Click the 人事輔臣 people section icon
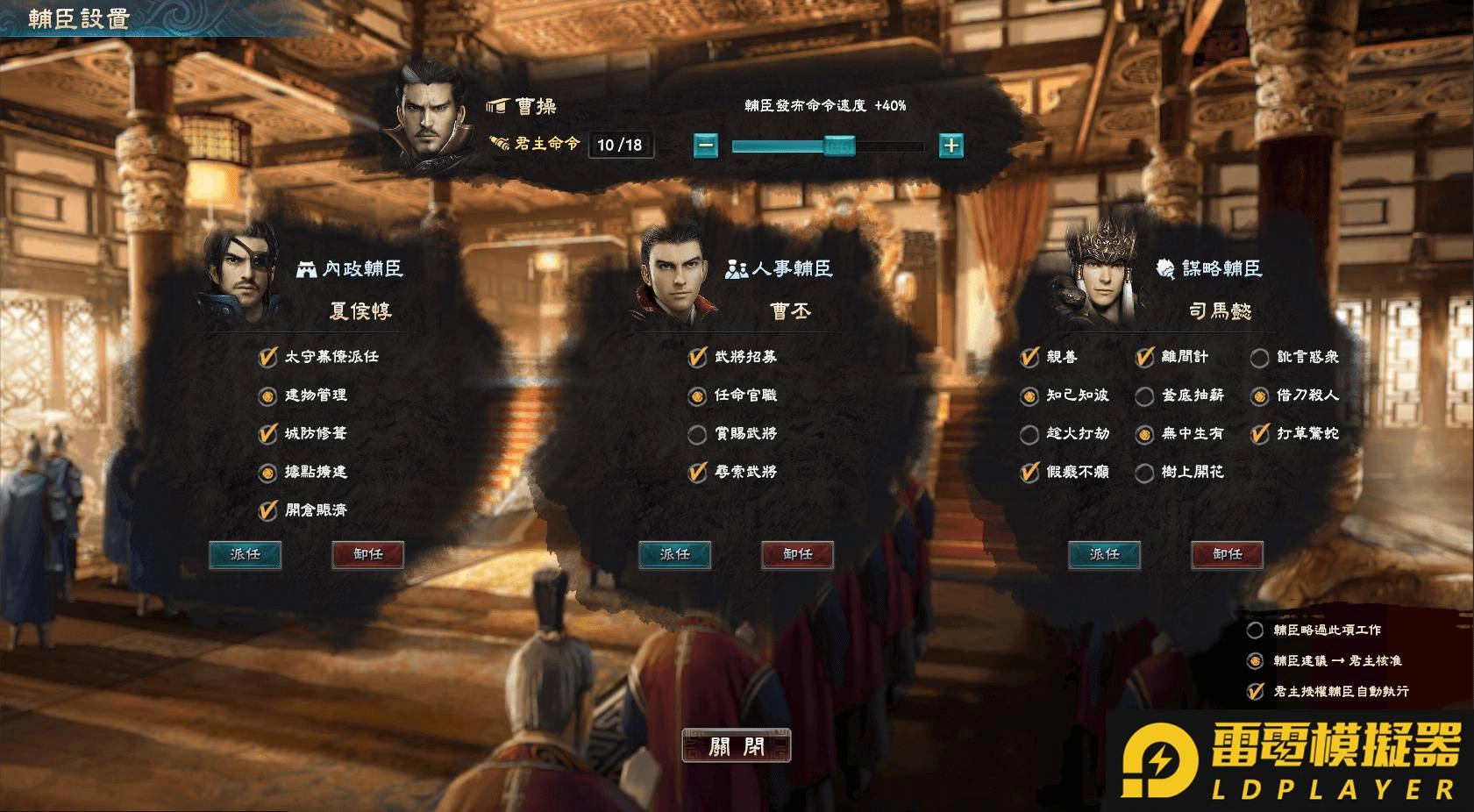The image size is (1474, 812). (735, 269)
